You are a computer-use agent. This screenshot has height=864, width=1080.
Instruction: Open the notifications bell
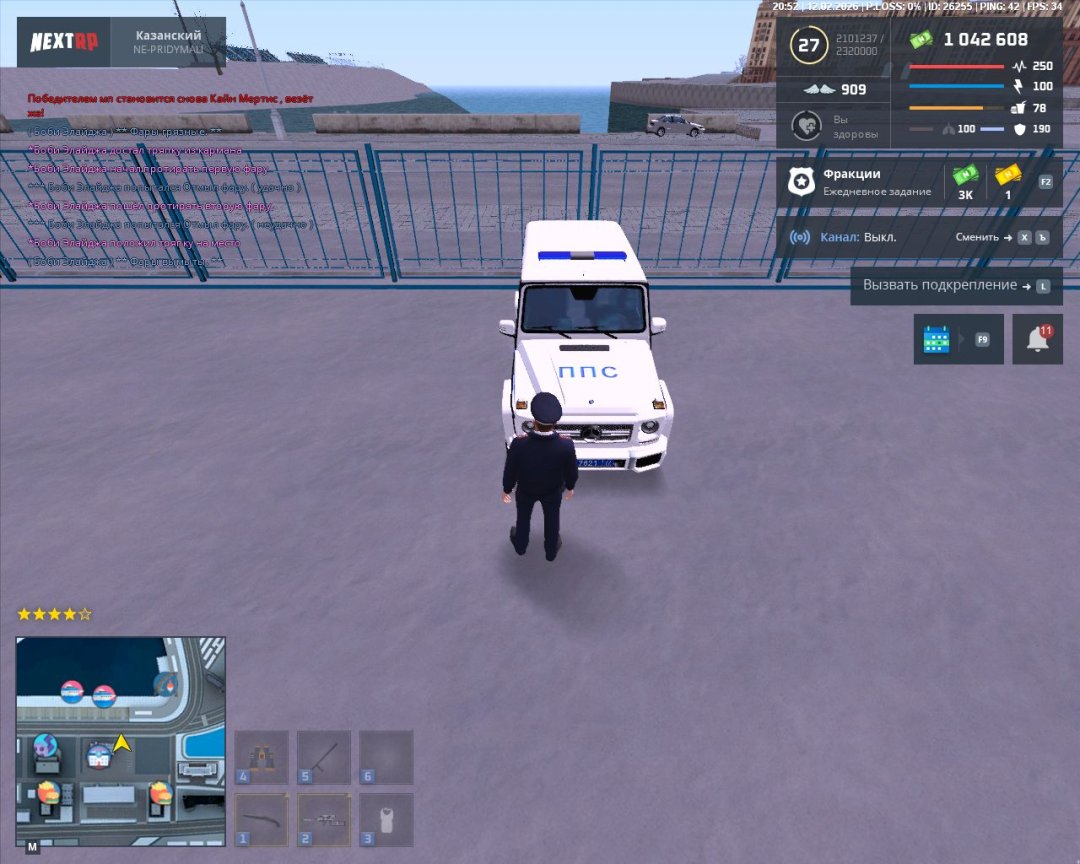click(1037, 339)
